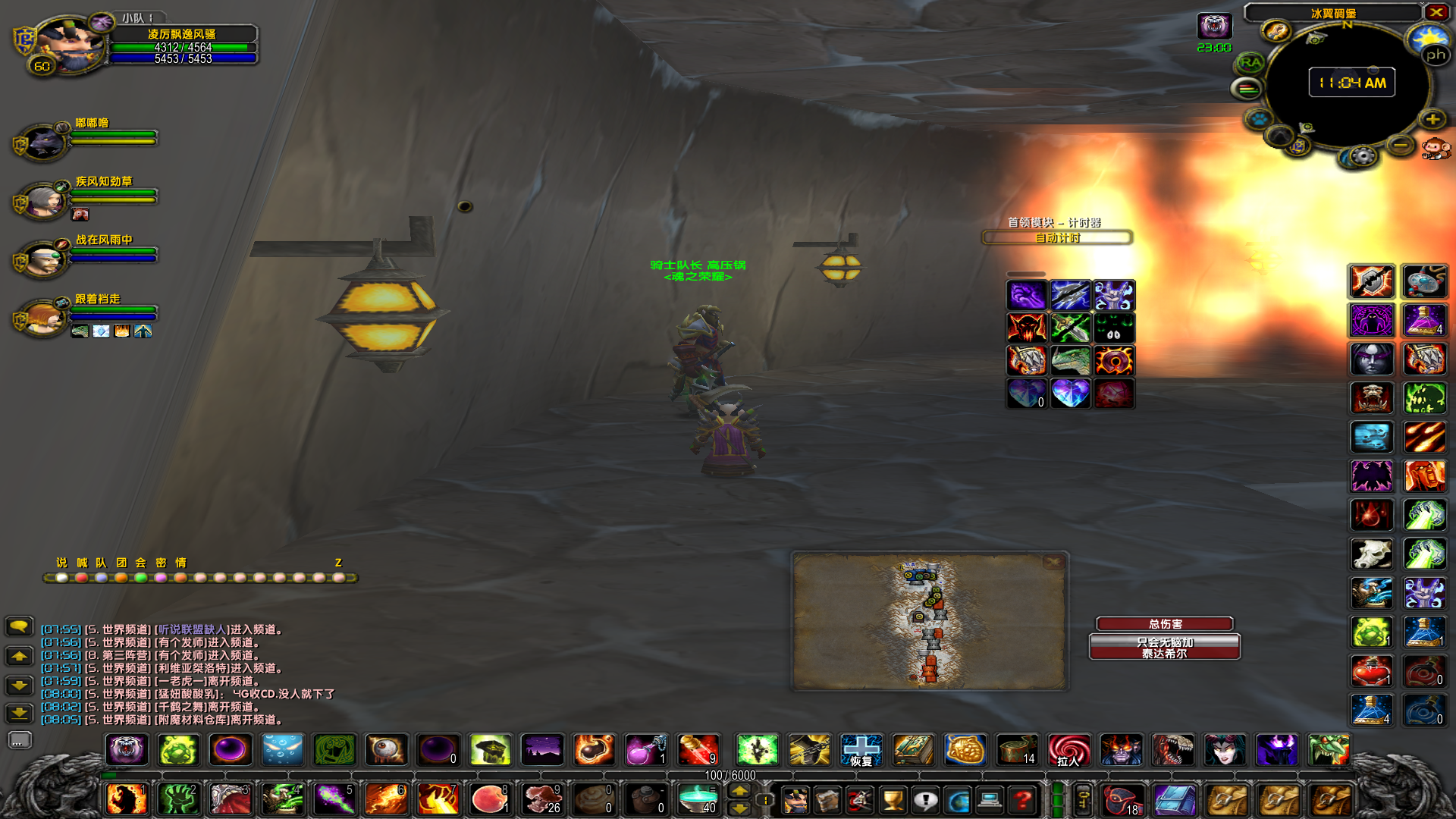The height and width of the screenshot is (819, 1456).
Task: Cast the green hand spell in slot 2
Action: (178, 799)
